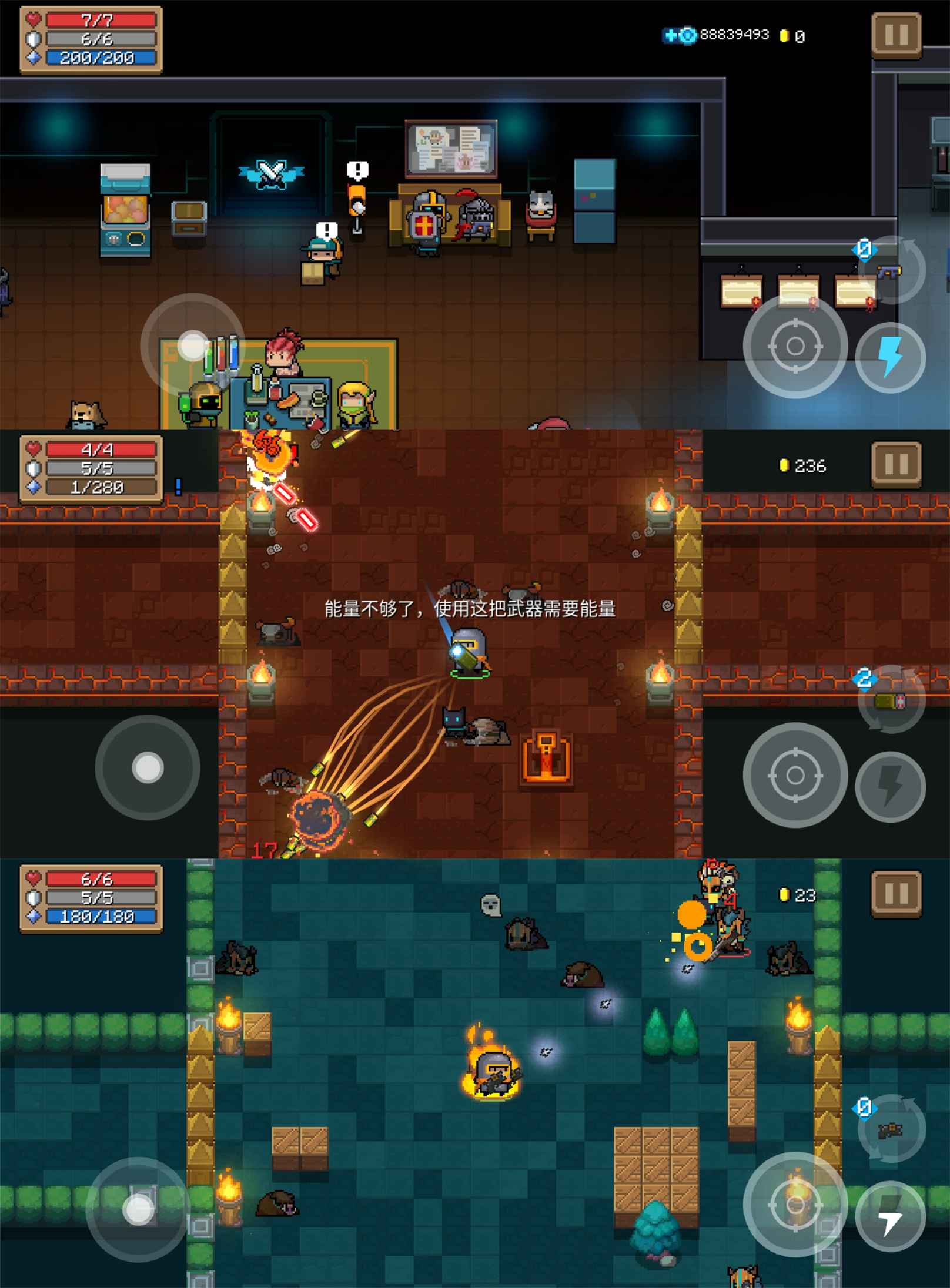This screenshot has height=1288, width=950.
Task: Attack with the crosshair in the forest dungeon
Action: 795,1204
